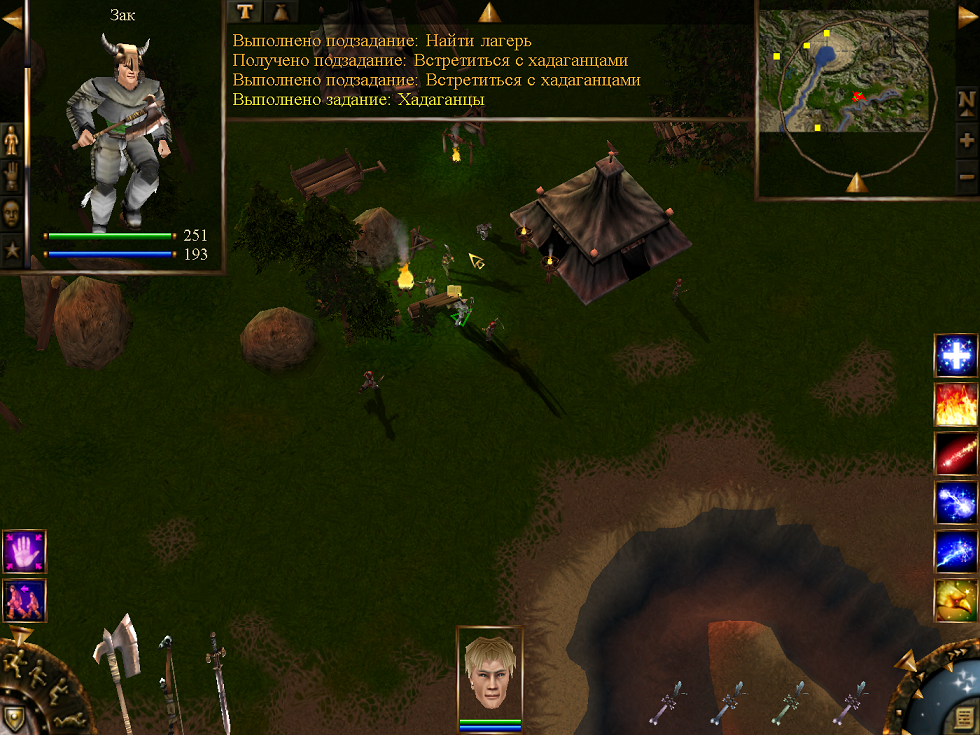Click the face icon in the side panel

(12, 213)
